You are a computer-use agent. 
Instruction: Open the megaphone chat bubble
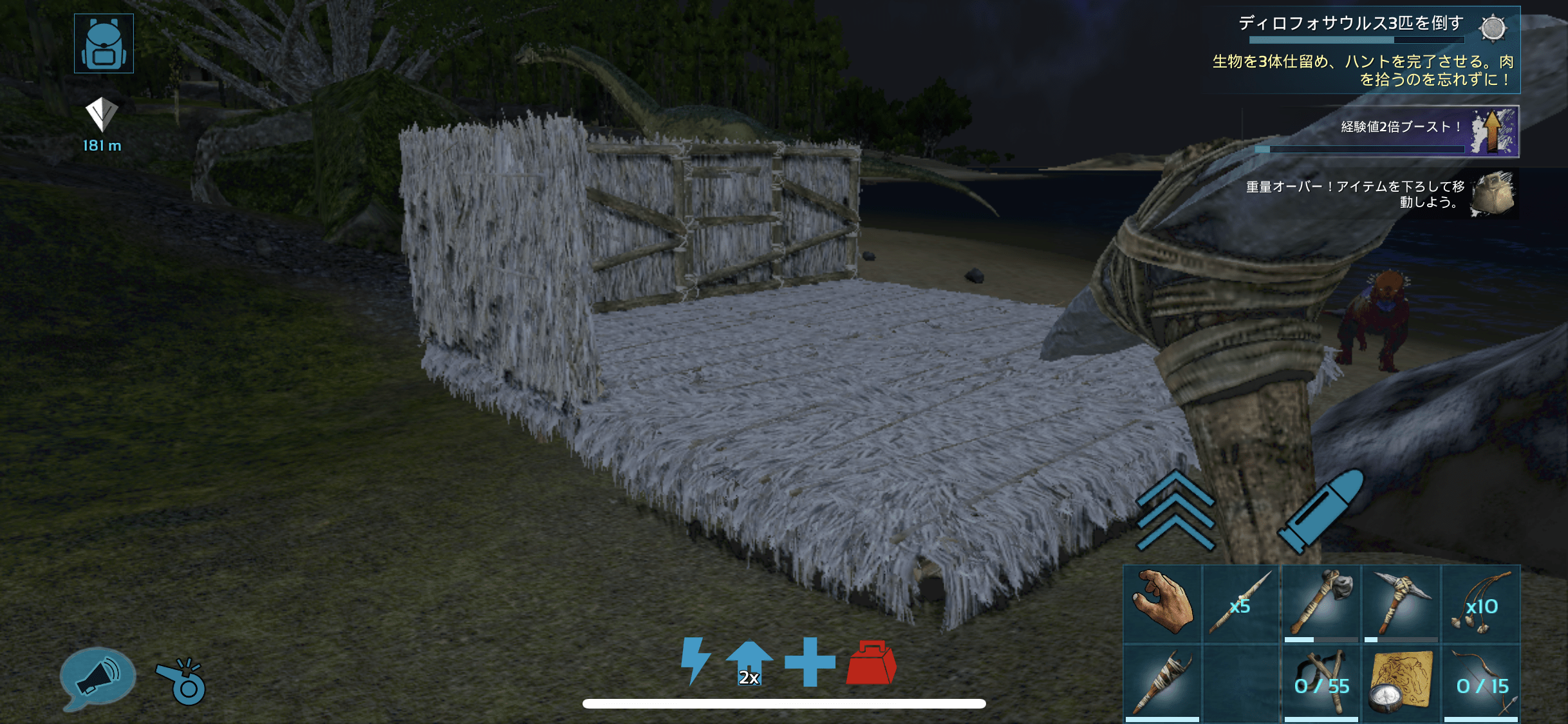click(97, 678)
